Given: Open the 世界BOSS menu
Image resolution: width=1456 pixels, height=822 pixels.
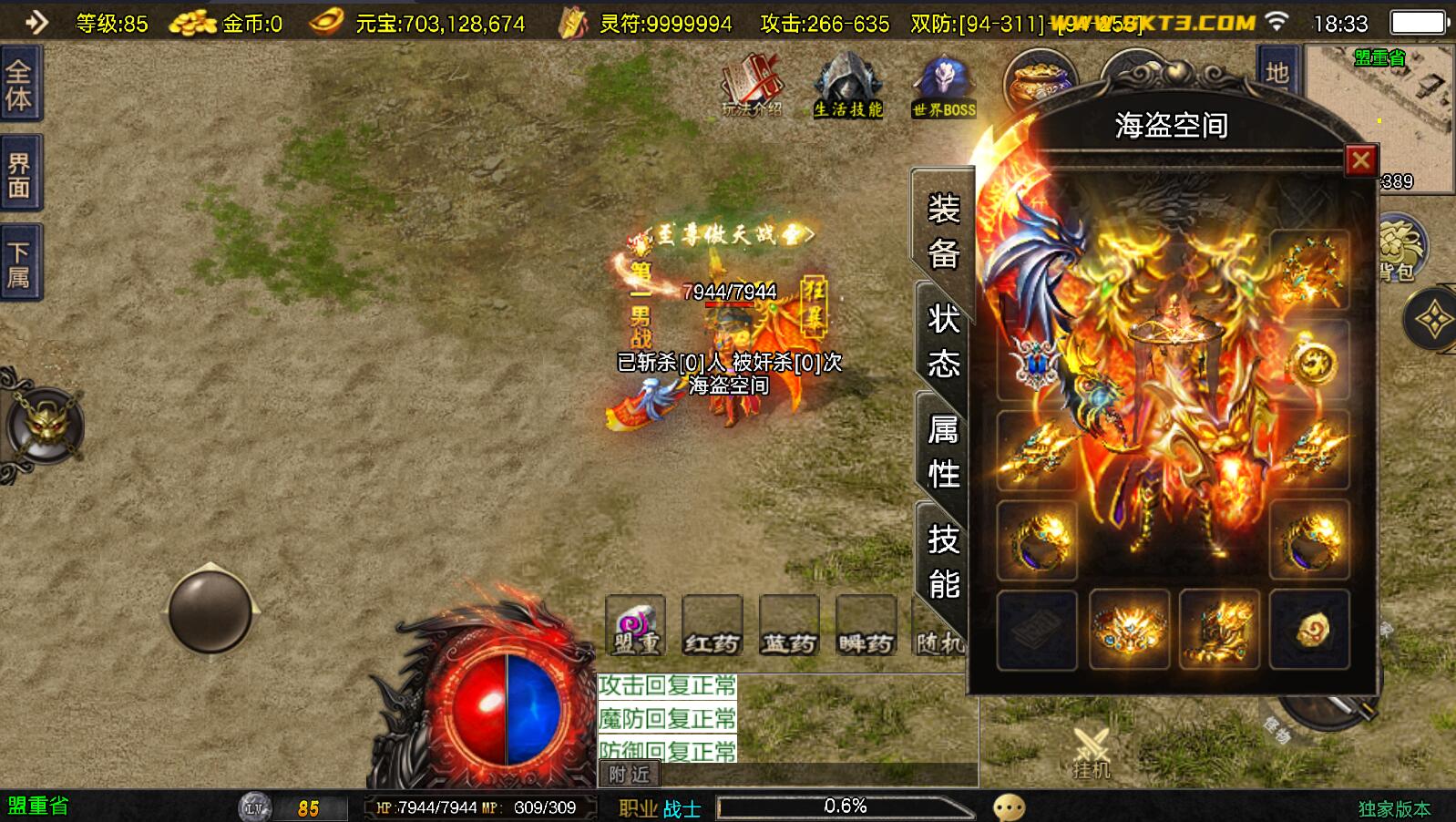Looking at the screenshot, I should coord(944,87).
